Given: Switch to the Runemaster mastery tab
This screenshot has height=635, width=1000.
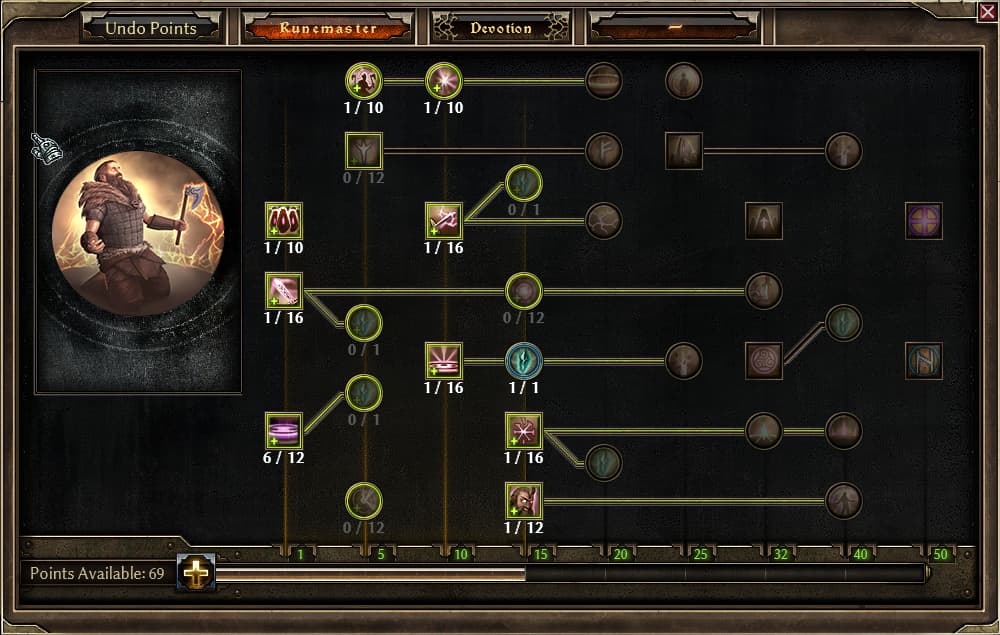Looking at the screenshot, I should point(327,28).
